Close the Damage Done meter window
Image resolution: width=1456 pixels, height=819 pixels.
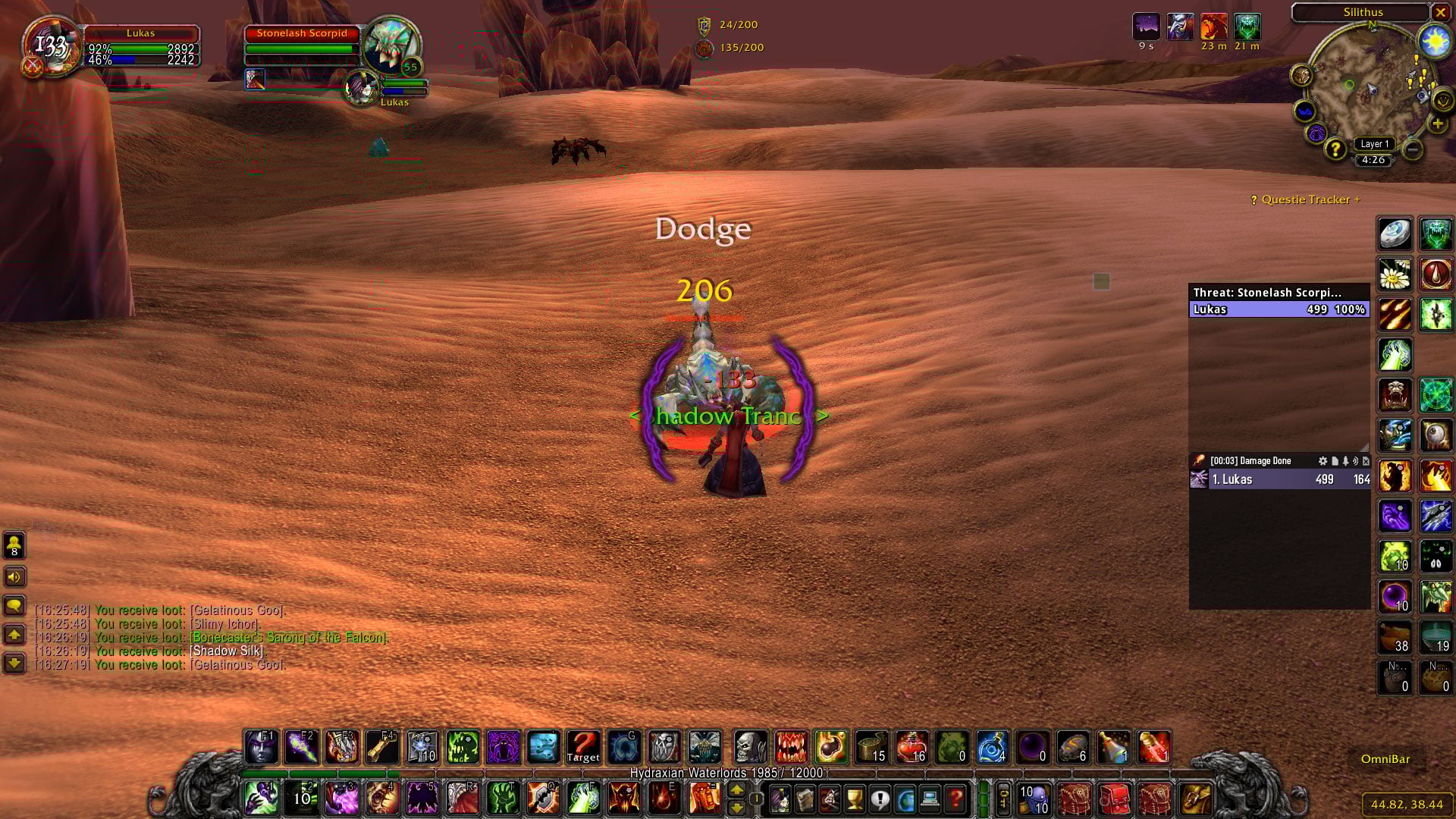pos(1366,461)
